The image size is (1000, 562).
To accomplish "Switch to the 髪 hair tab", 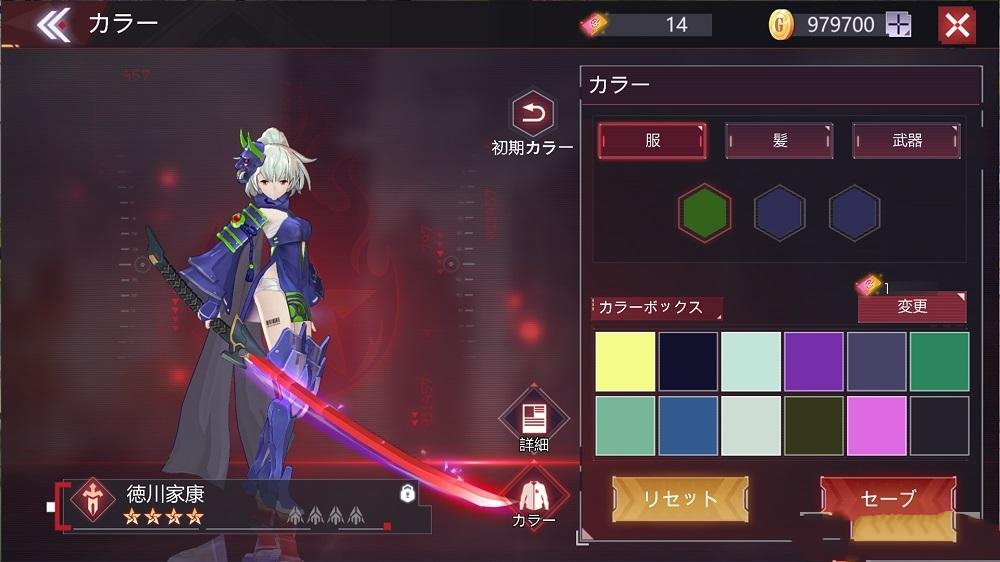I will tap(779, 141).
